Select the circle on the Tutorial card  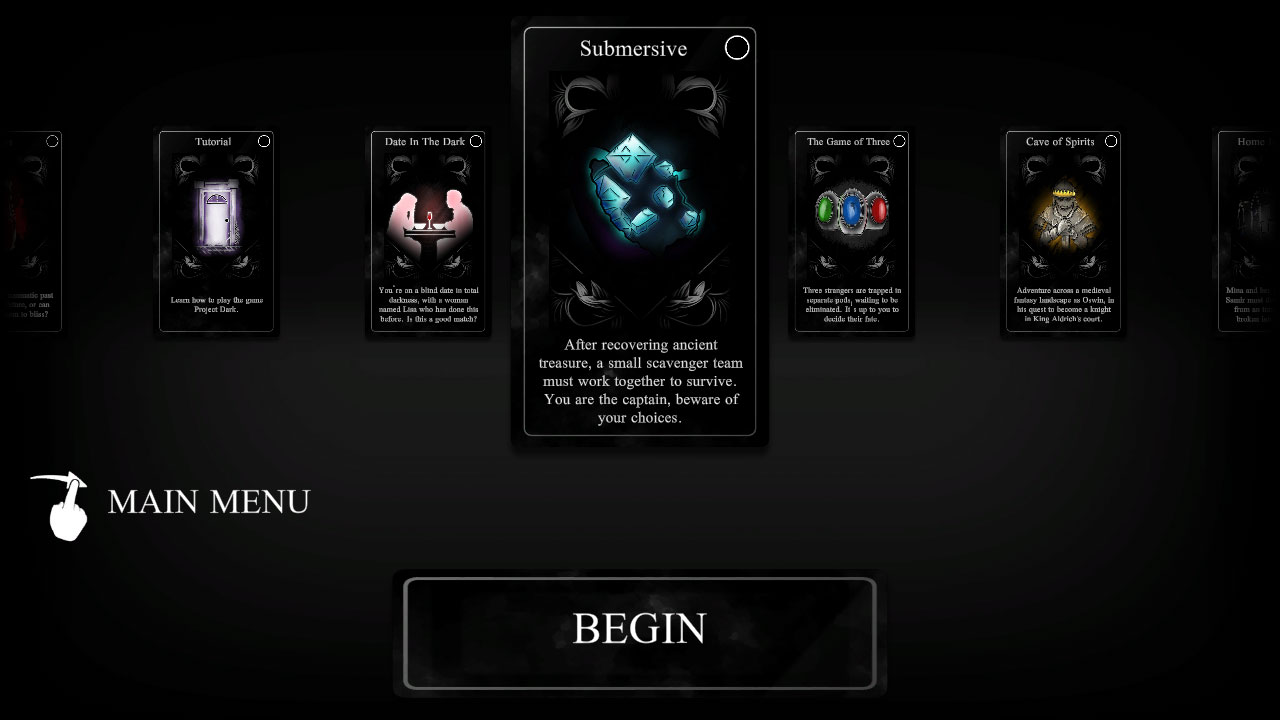click(264, 141)
